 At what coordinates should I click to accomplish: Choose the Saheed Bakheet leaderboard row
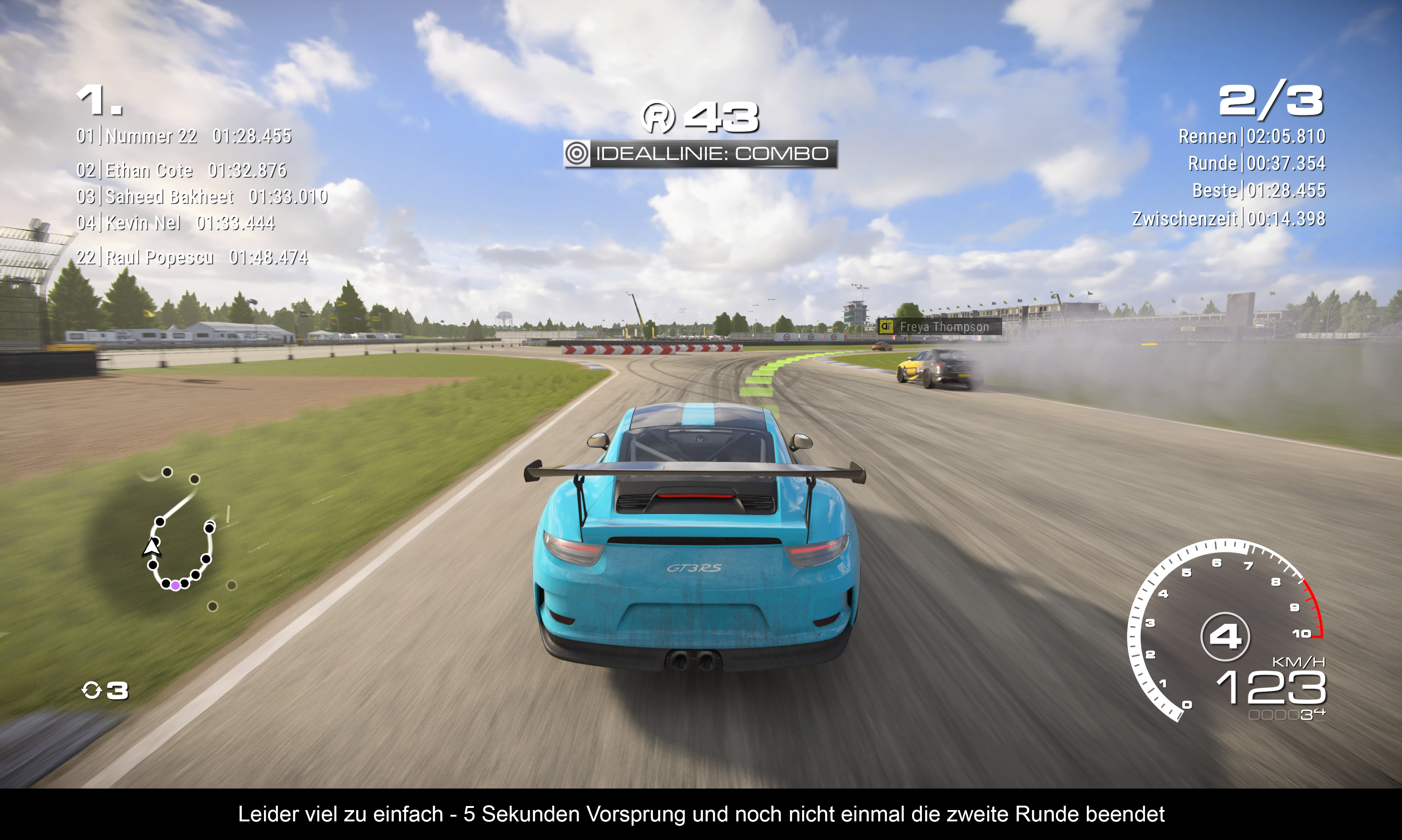pyautogui.click(x=202, y=196)
